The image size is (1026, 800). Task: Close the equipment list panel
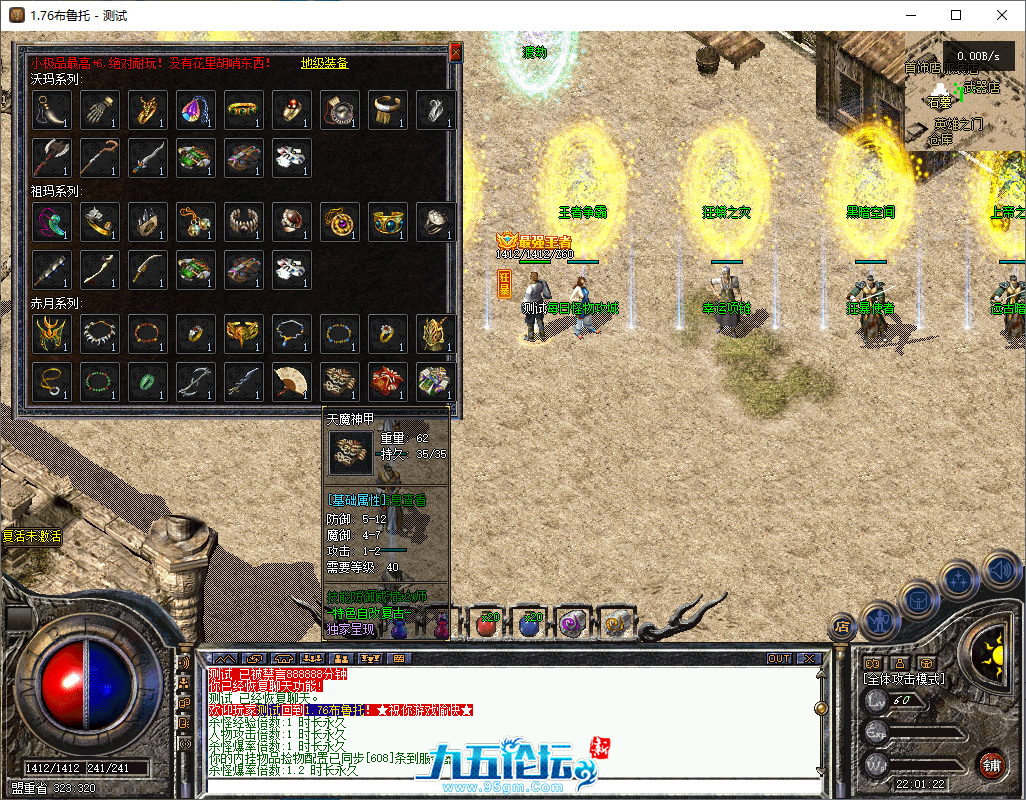pos(456,51)
